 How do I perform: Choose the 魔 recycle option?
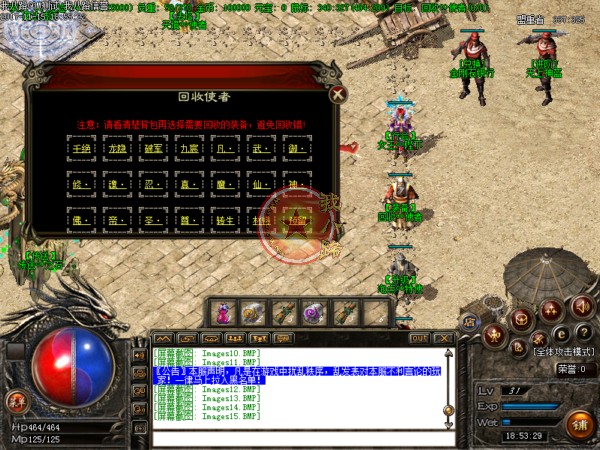pos(226,185)
